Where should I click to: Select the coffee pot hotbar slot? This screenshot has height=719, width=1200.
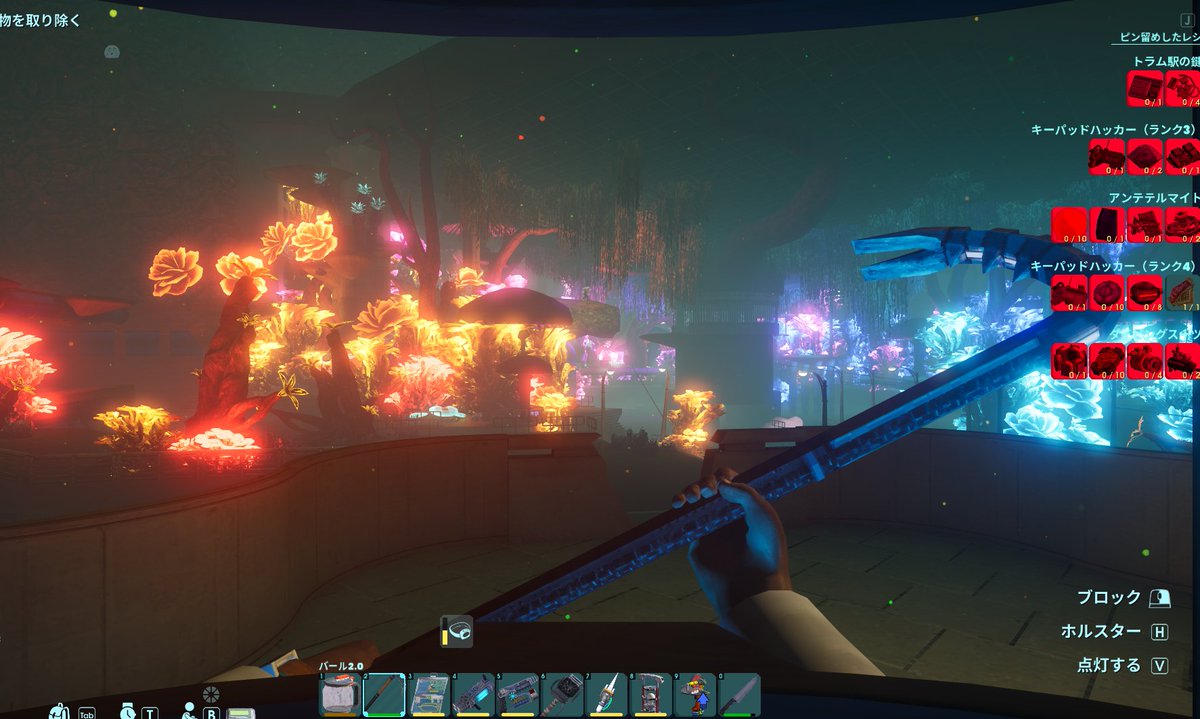coord(340,693)
